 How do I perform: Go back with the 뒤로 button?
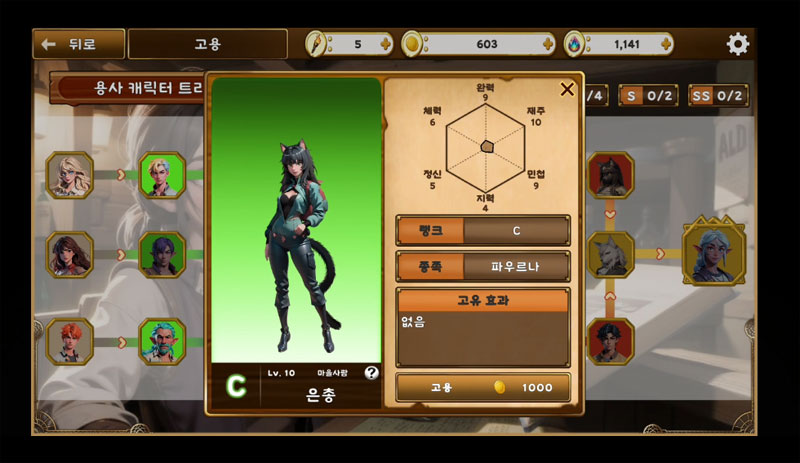click(x=79, y=44)
